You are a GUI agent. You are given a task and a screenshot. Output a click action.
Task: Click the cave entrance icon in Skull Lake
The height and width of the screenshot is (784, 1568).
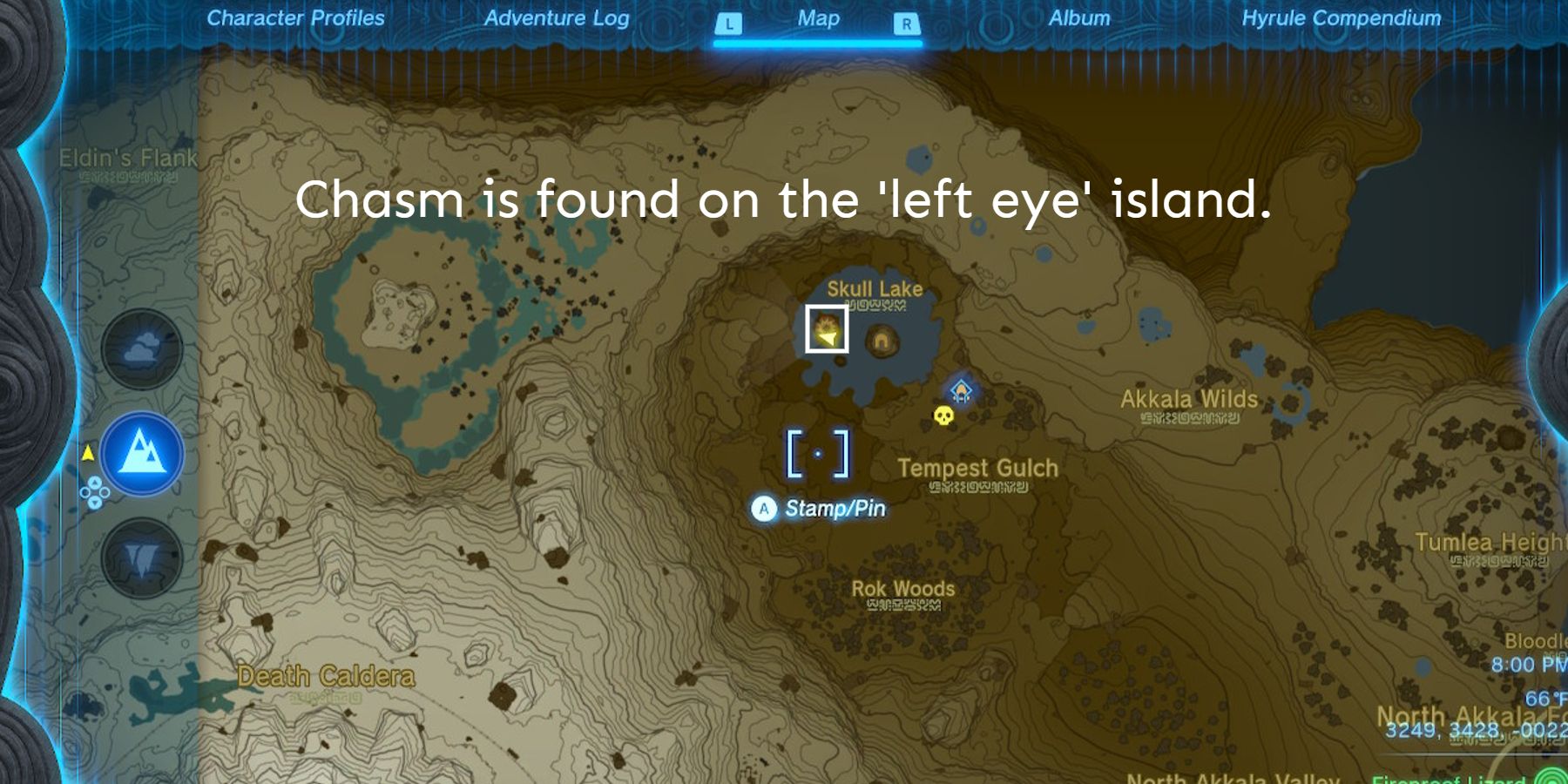pyautogui.click(x=879, y=341)
